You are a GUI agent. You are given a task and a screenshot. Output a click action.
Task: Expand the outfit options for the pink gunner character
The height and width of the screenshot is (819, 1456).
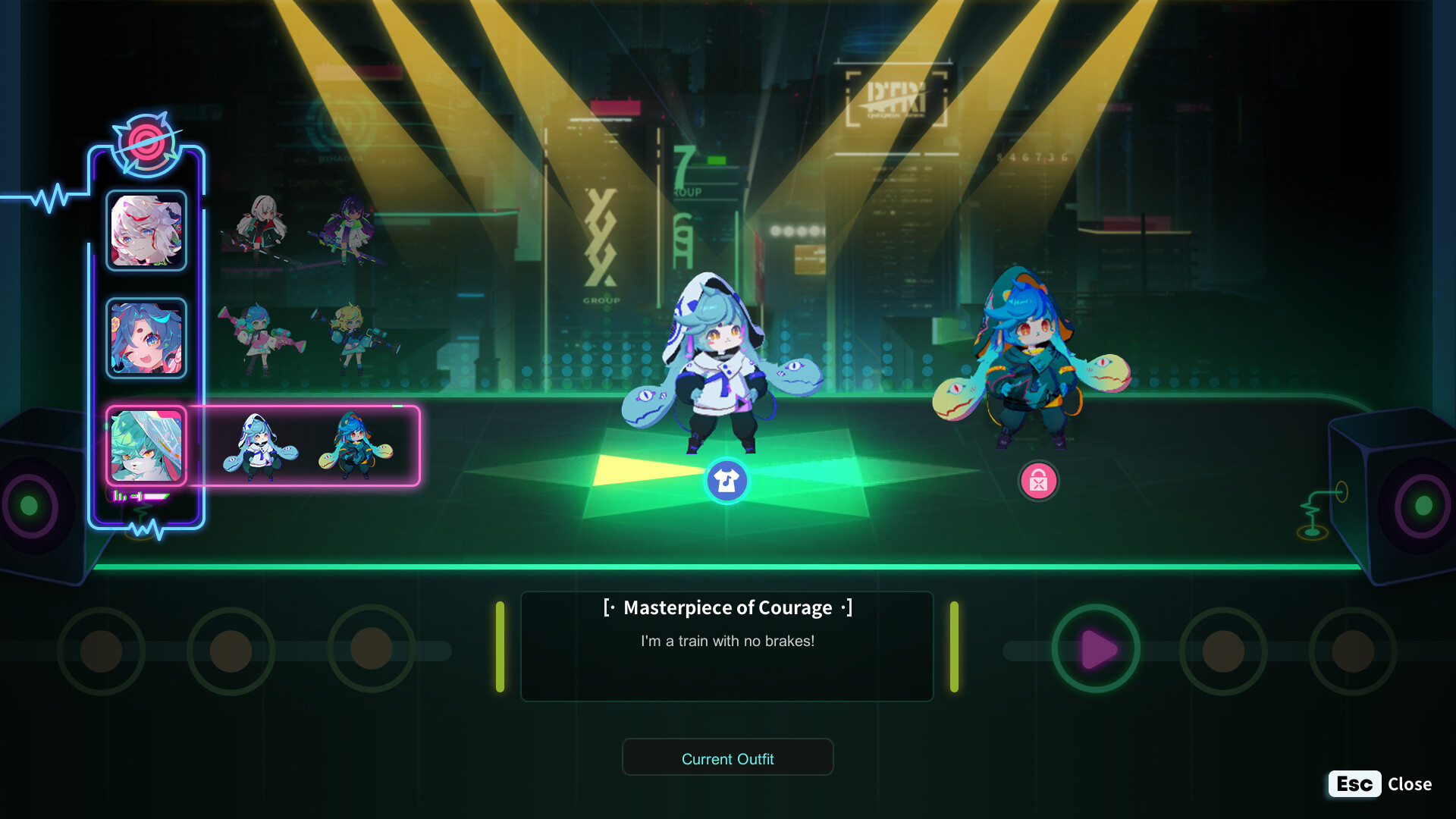(303, 337)
